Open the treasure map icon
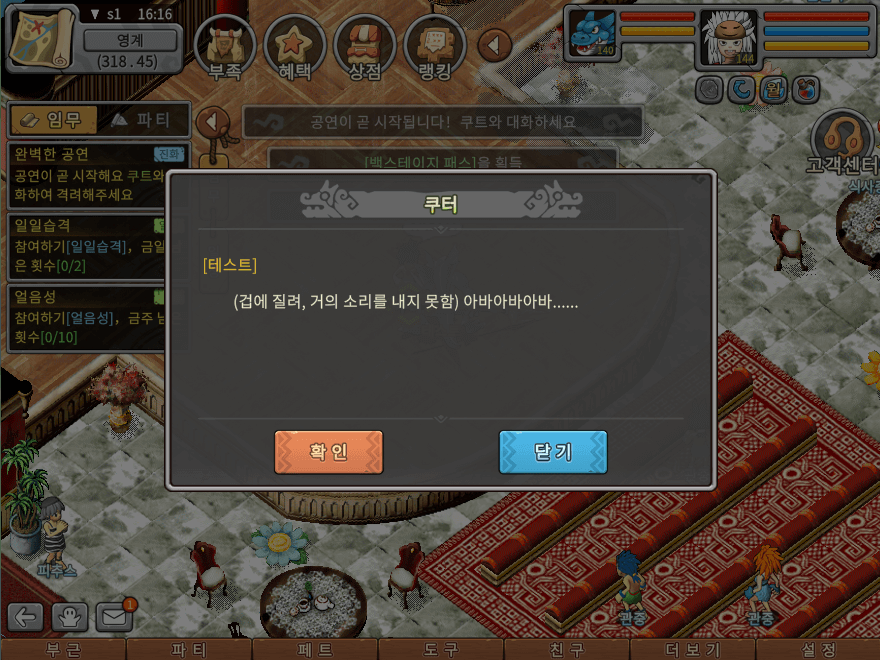Viewport: 880px width, 660px height. 42,39
